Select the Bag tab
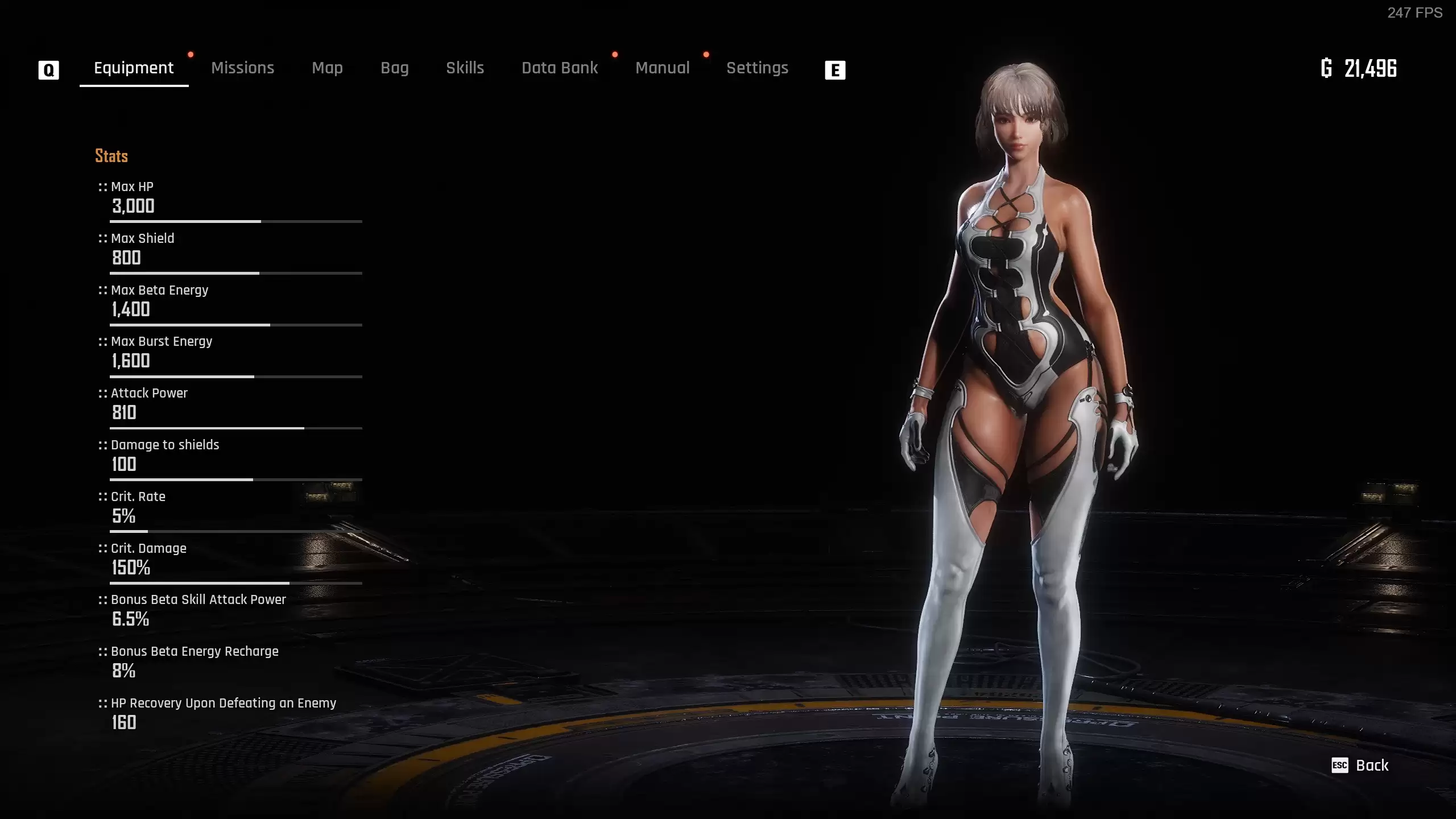Image resolution: width=1456 pixels, height=819 pixels. pyautogui.click(x=395, y=68)
